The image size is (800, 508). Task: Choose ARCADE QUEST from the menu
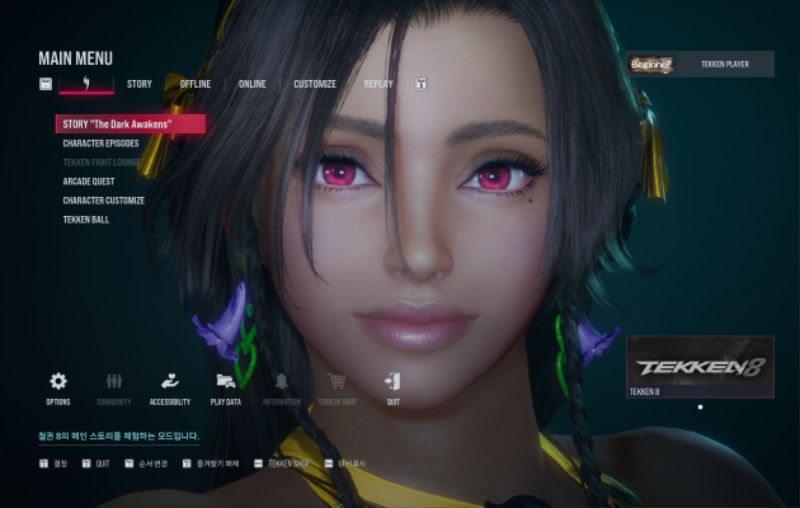pos(89,181)
